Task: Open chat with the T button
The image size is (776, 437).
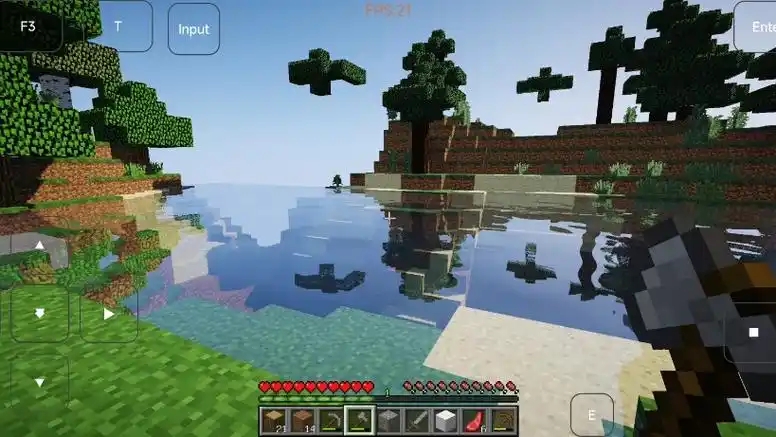Action: click(x=119, y=26)
